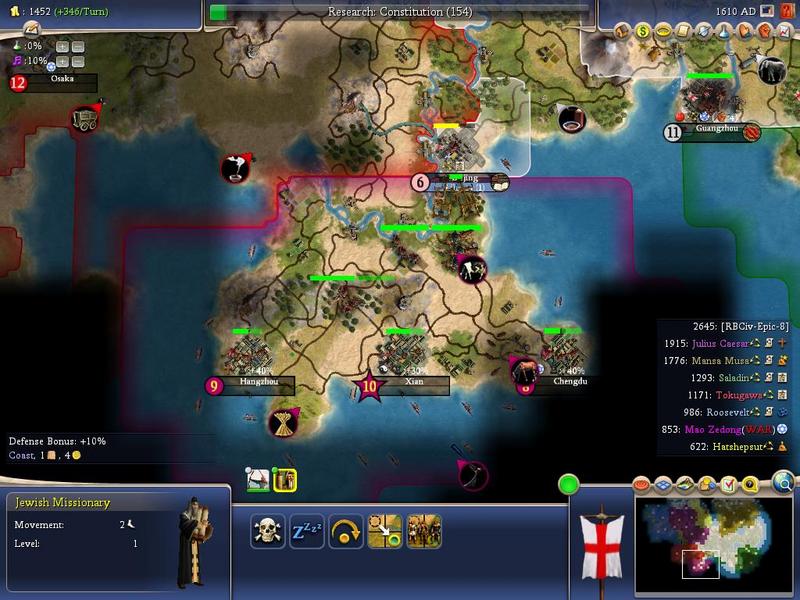This screenshot has height=600, width=800.
Task: Delete unit with the skull button
Action: click(267, 530)
